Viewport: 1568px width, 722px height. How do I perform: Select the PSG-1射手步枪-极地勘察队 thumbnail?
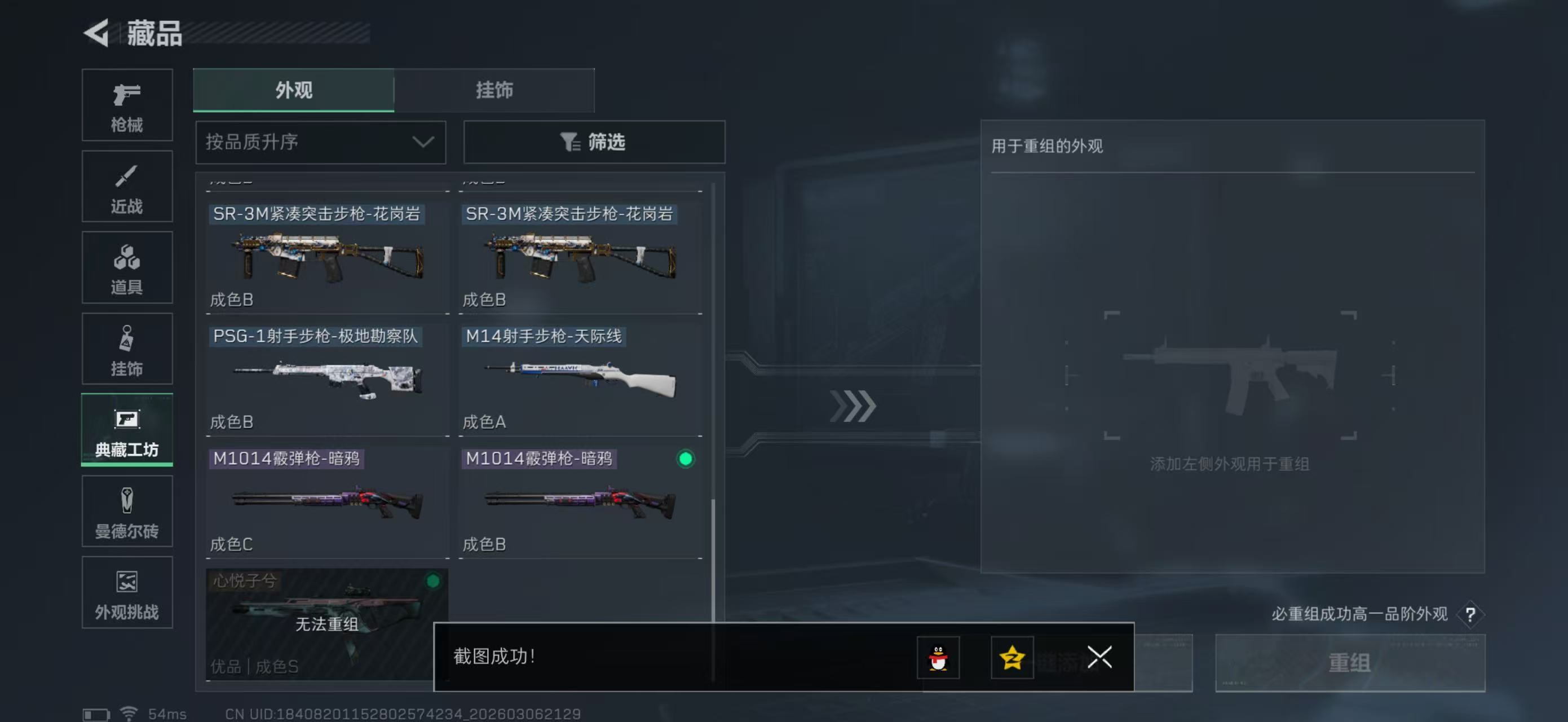[327, 378]
